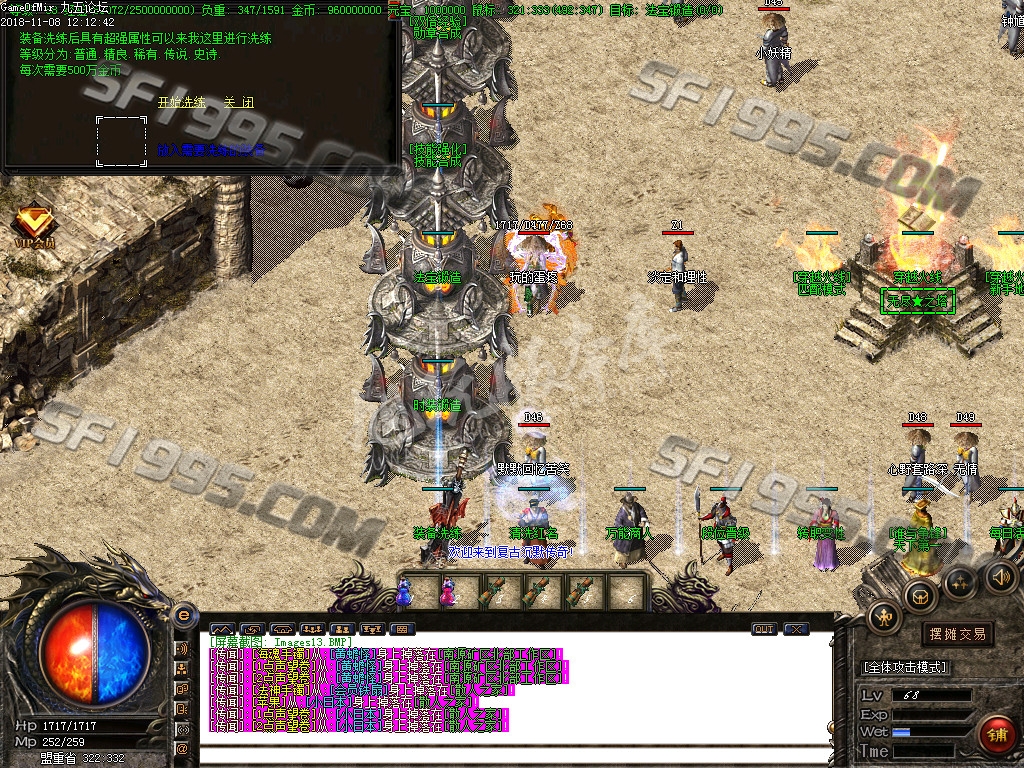Open the character figure icon
The height and width of the screenshot is (768, 1024).
tap(884, 618)
